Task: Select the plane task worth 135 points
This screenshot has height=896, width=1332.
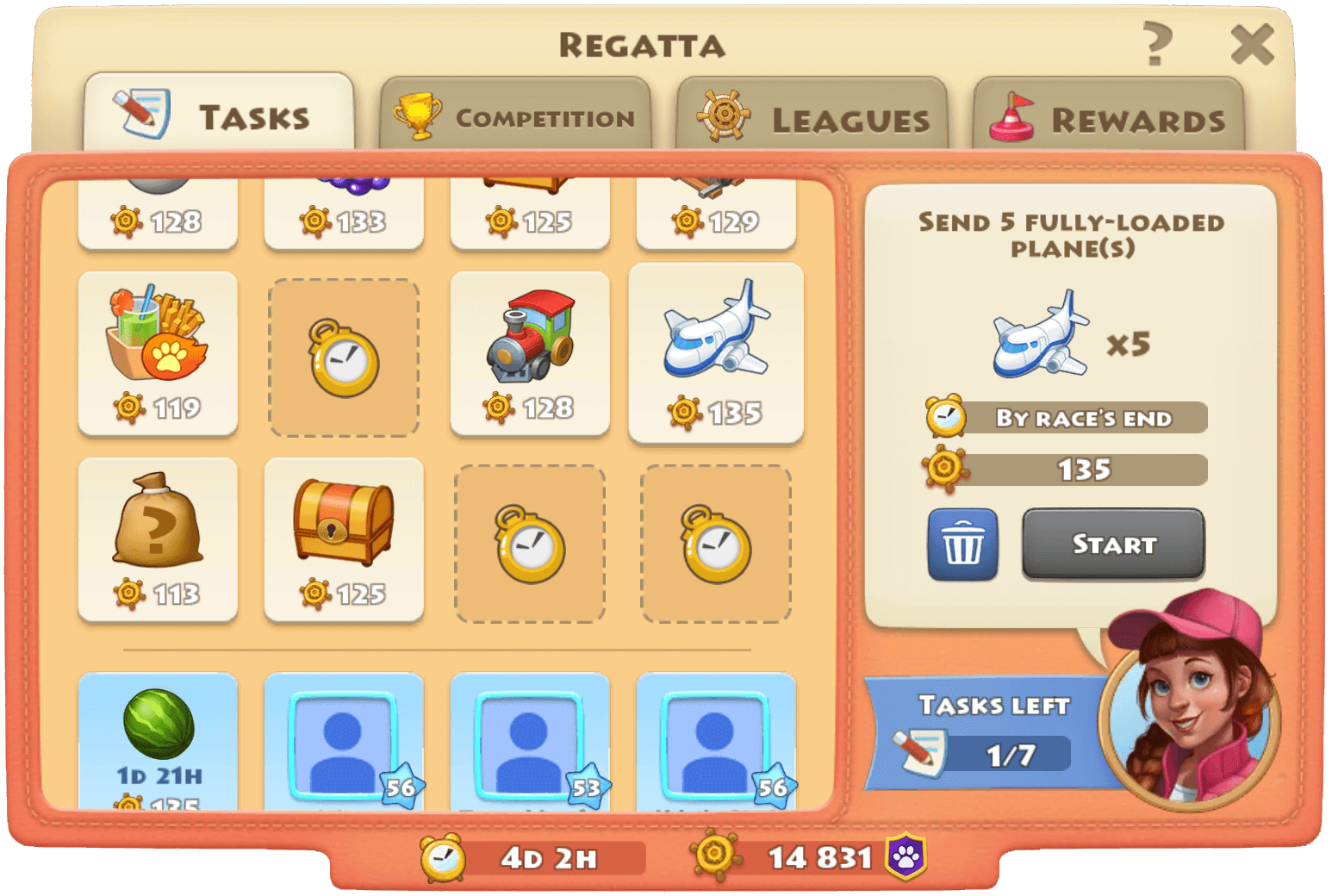Action: pos(717,353)
